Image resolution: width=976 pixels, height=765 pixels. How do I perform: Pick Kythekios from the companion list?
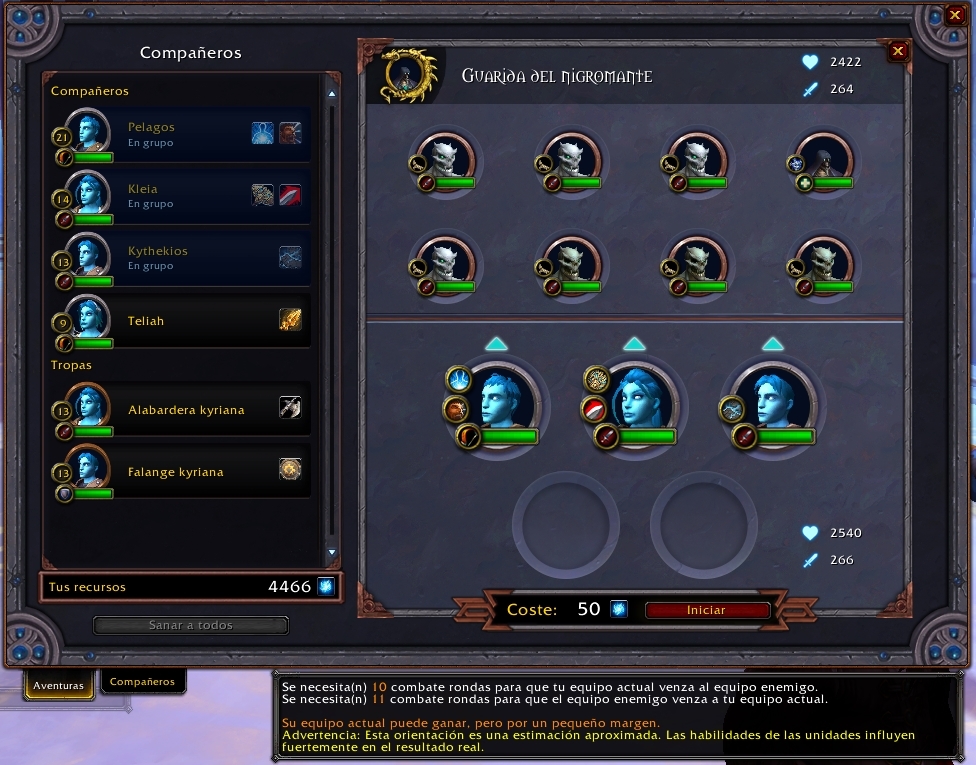pyautogui.click(x=180, y=258)
